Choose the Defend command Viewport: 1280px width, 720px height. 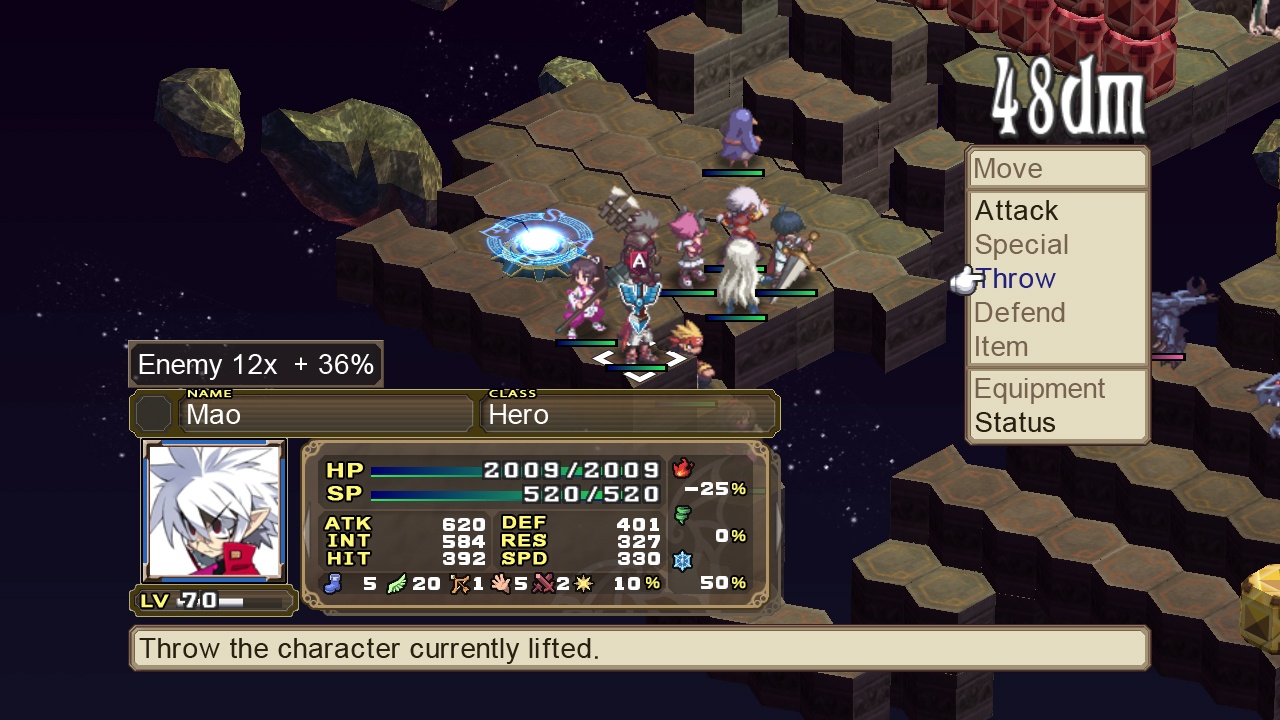point(1019,312)
